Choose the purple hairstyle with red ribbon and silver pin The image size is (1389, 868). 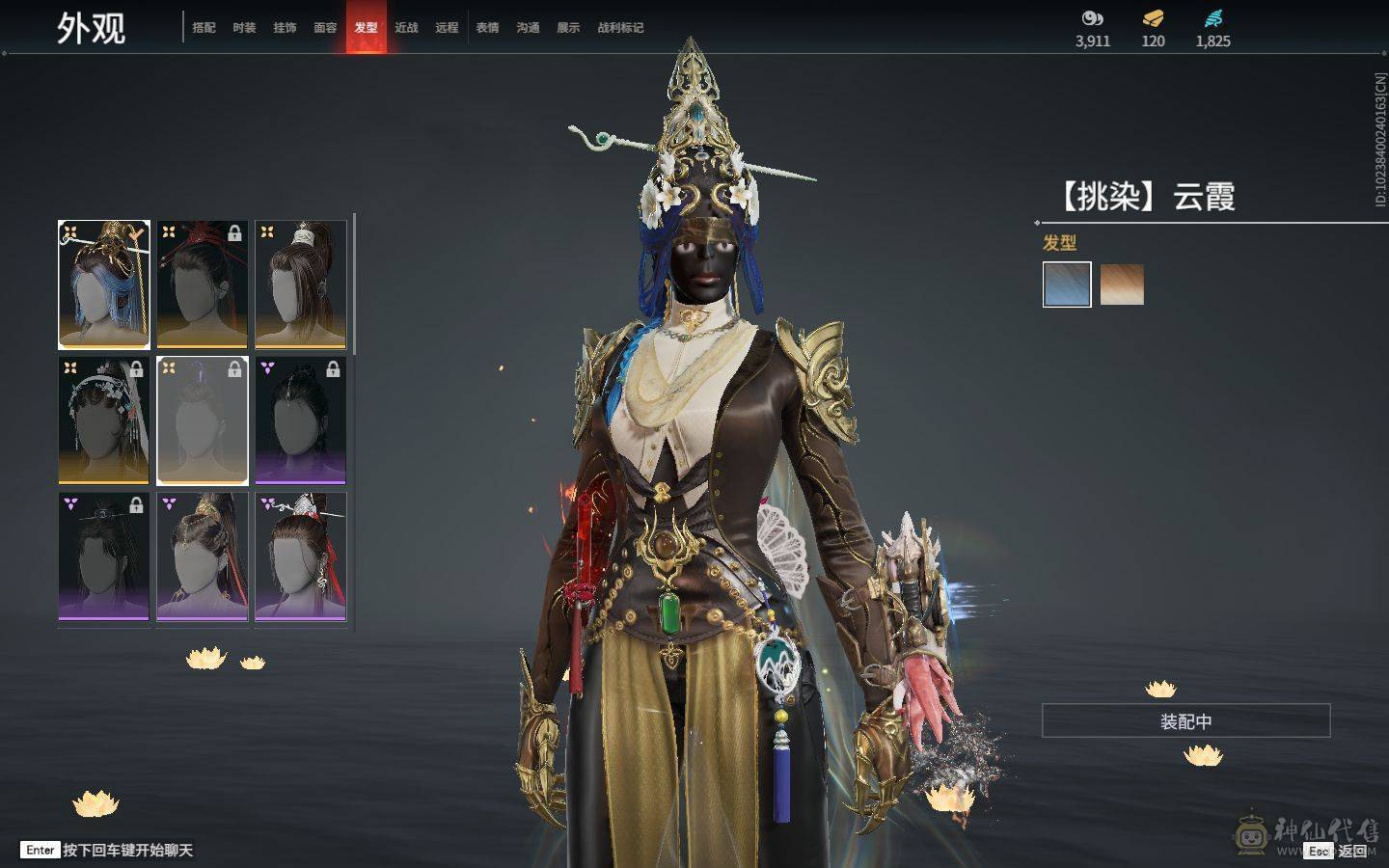(301, 556)
